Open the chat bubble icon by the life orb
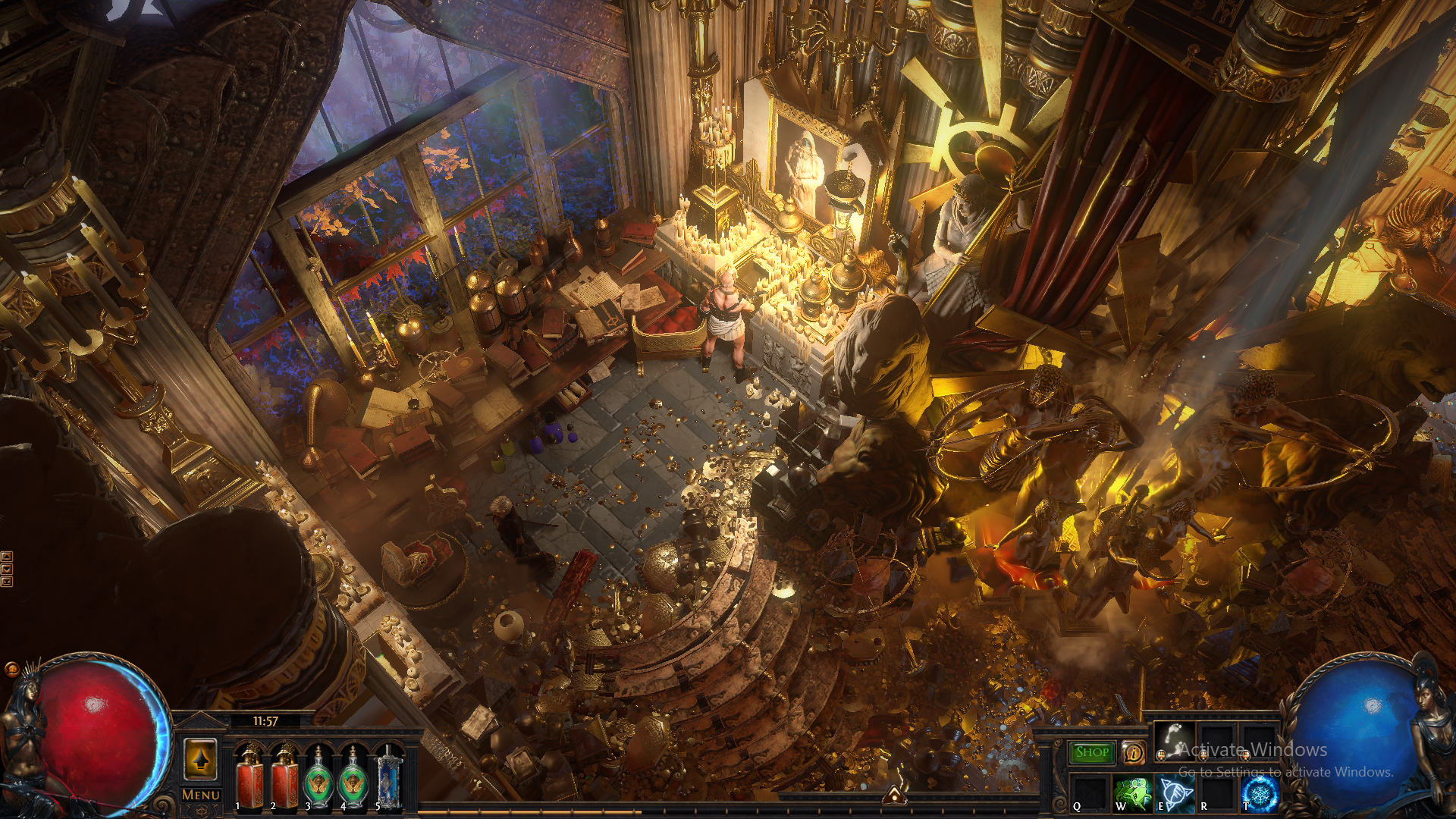This screenshot has height=819, width=1456. click(11, 669)
